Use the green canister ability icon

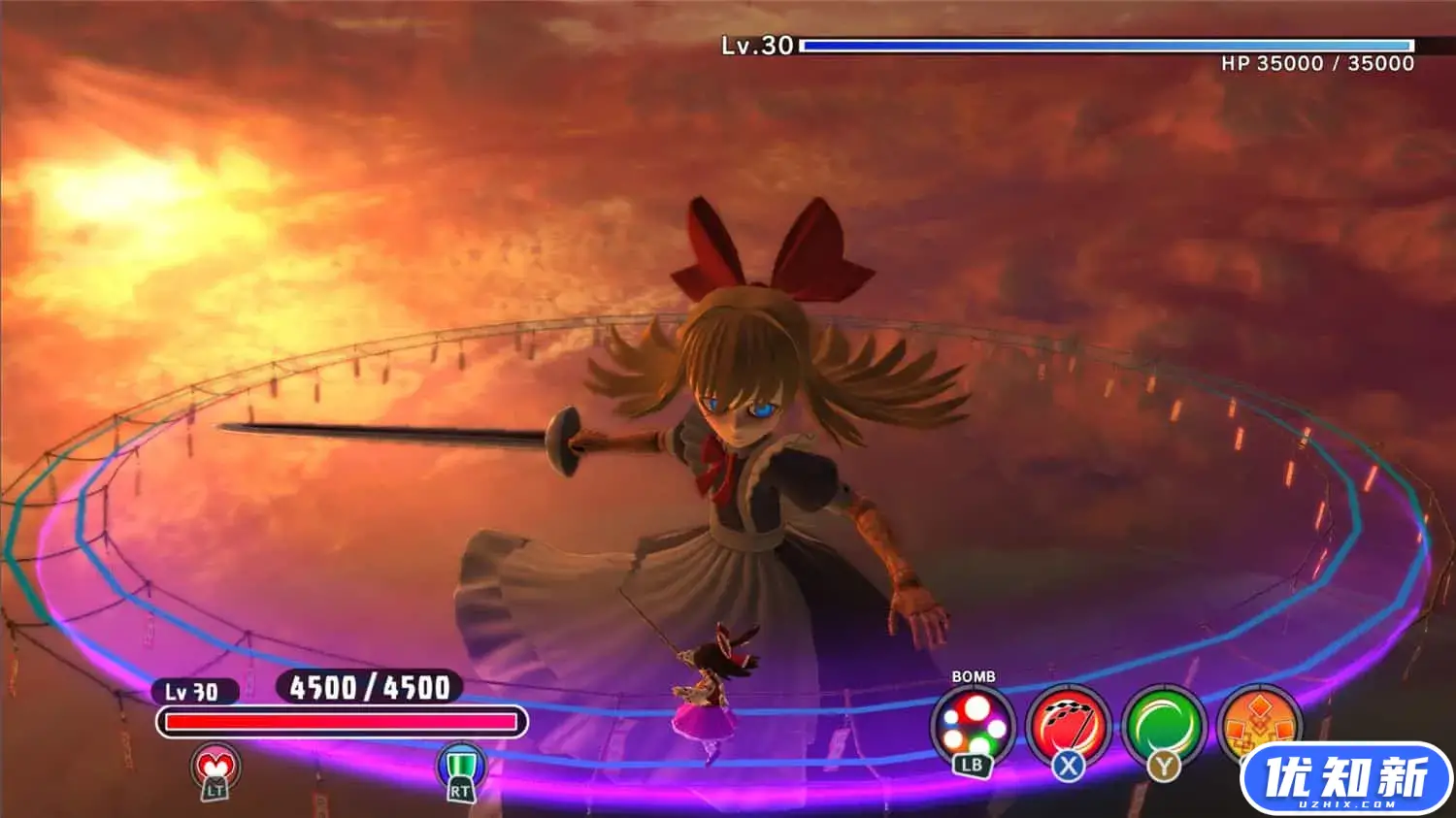[460, 769]
